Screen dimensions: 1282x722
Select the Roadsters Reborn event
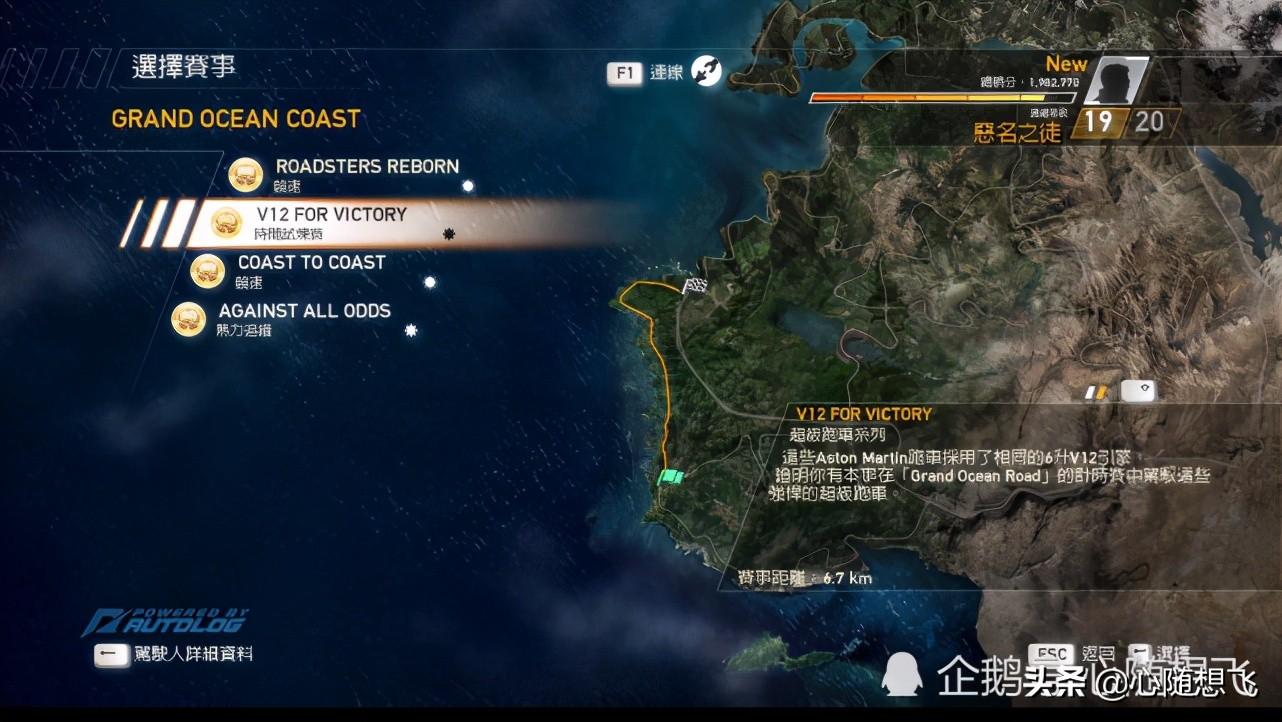[x=366, y=168]
